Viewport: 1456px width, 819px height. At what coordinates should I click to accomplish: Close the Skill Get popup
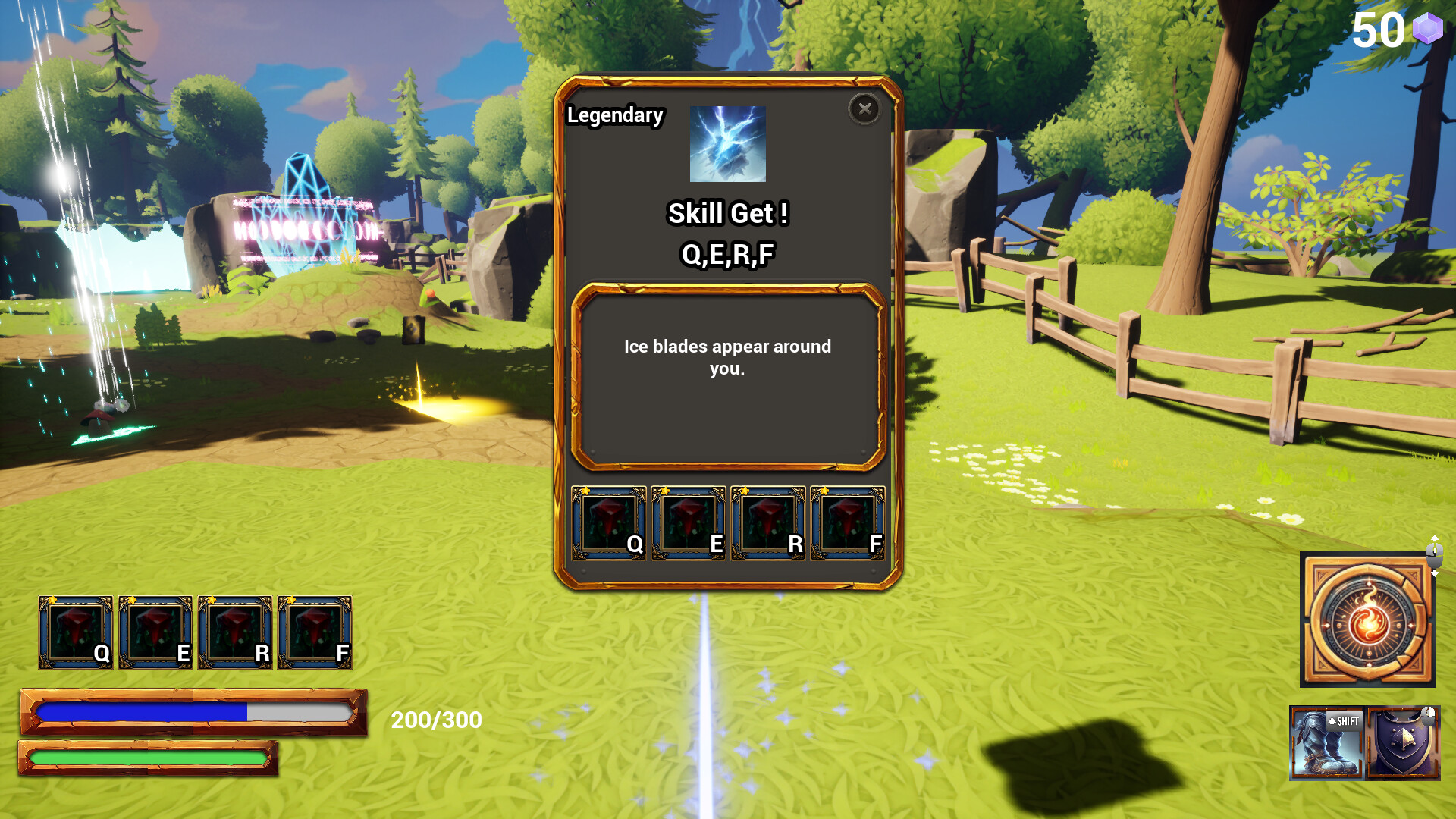[864, 109]
